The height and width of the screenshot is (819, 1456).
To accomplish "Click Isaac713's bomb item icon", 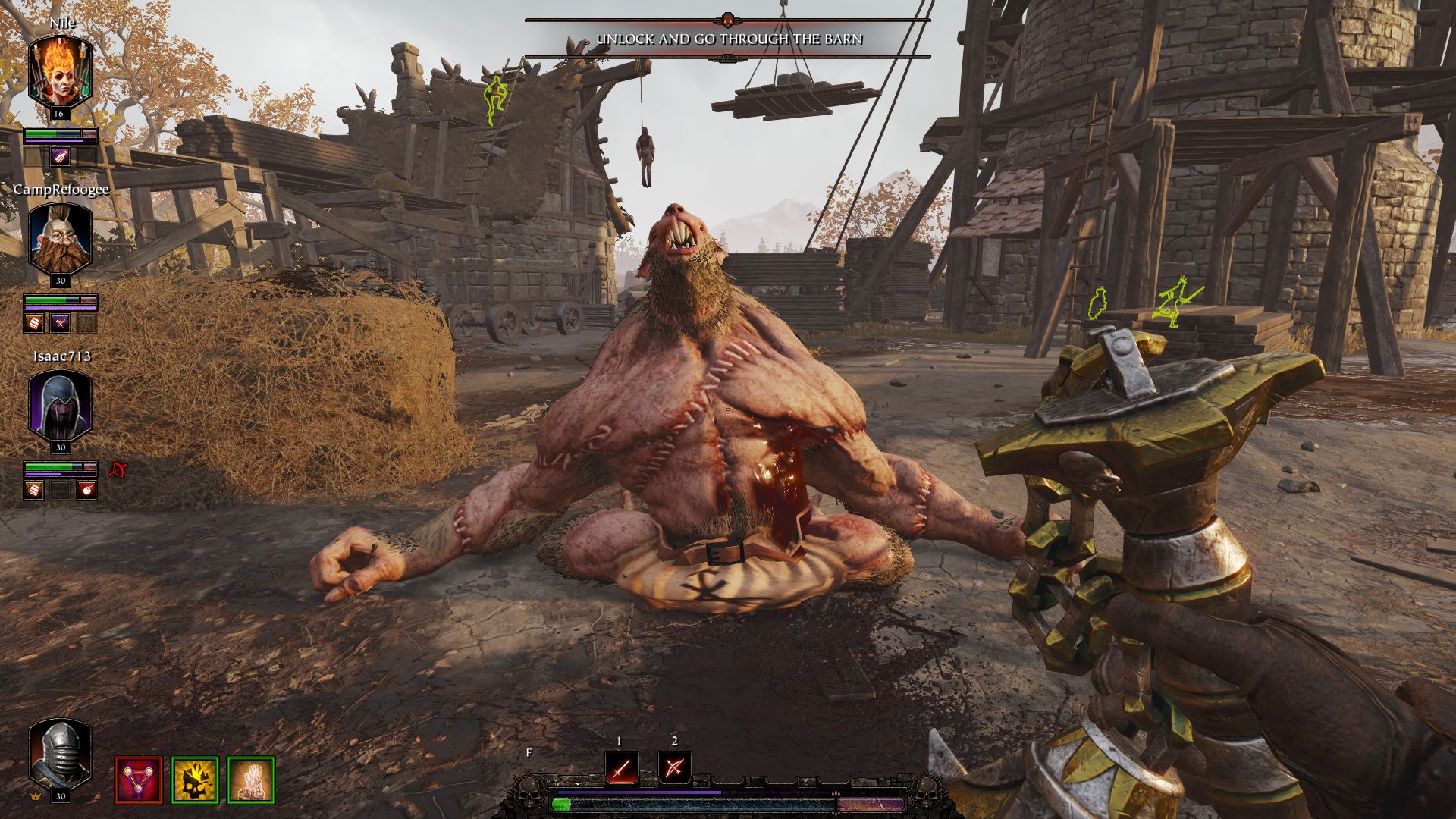I will pos(86,489).
